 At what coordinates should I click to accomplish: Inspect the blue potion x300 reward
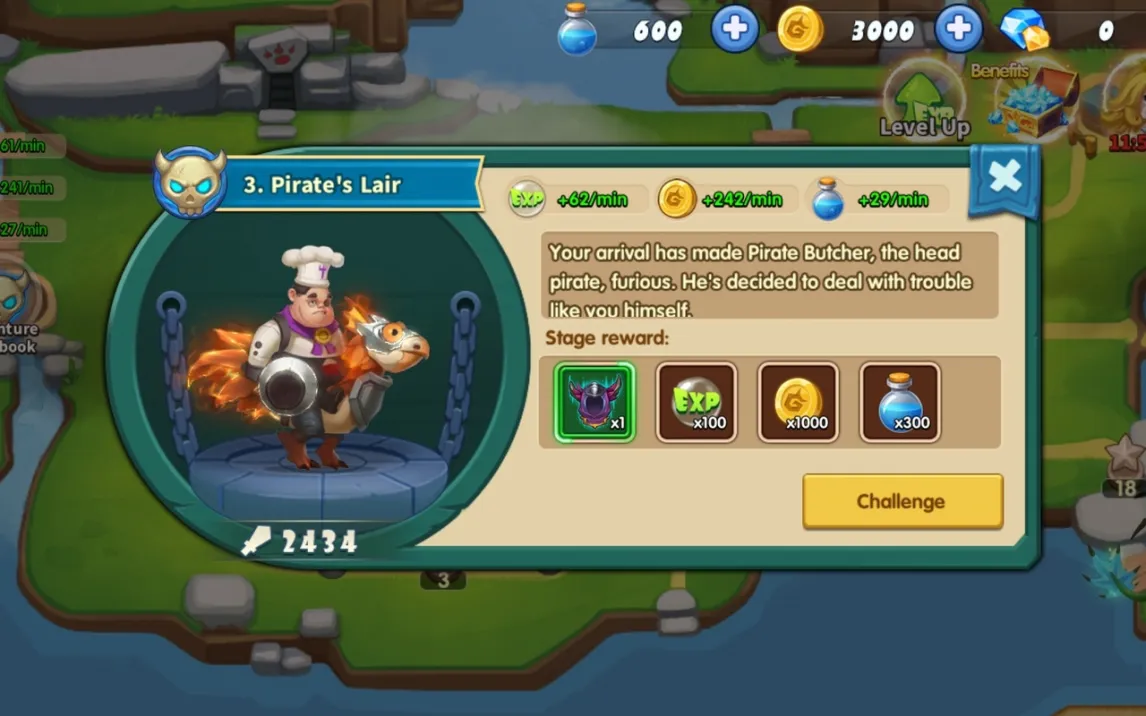point(900,402)
